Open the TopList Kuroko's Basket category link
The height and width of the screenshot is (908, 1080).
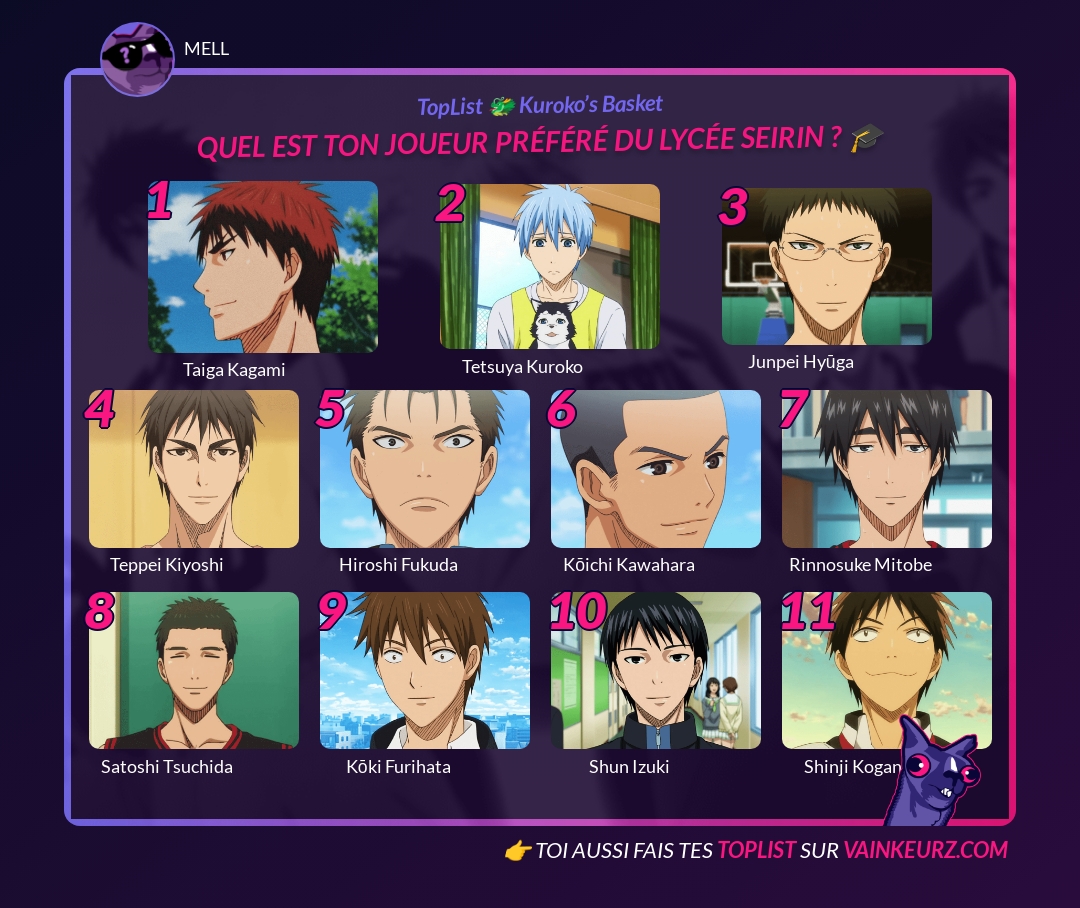click(x=540, y=105)
